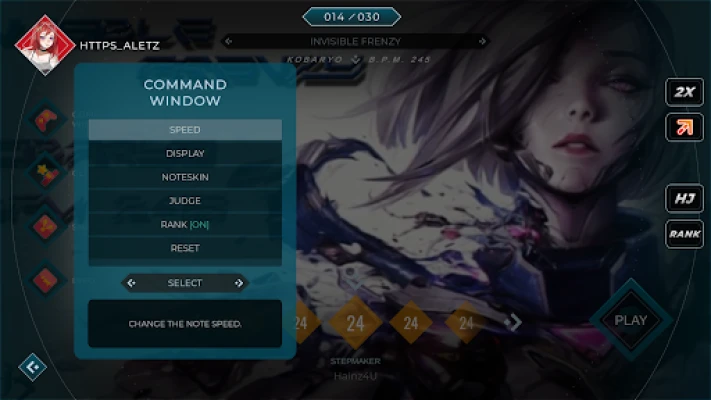
Task: Start the song with PLAY
Action: tap(630, 321)
